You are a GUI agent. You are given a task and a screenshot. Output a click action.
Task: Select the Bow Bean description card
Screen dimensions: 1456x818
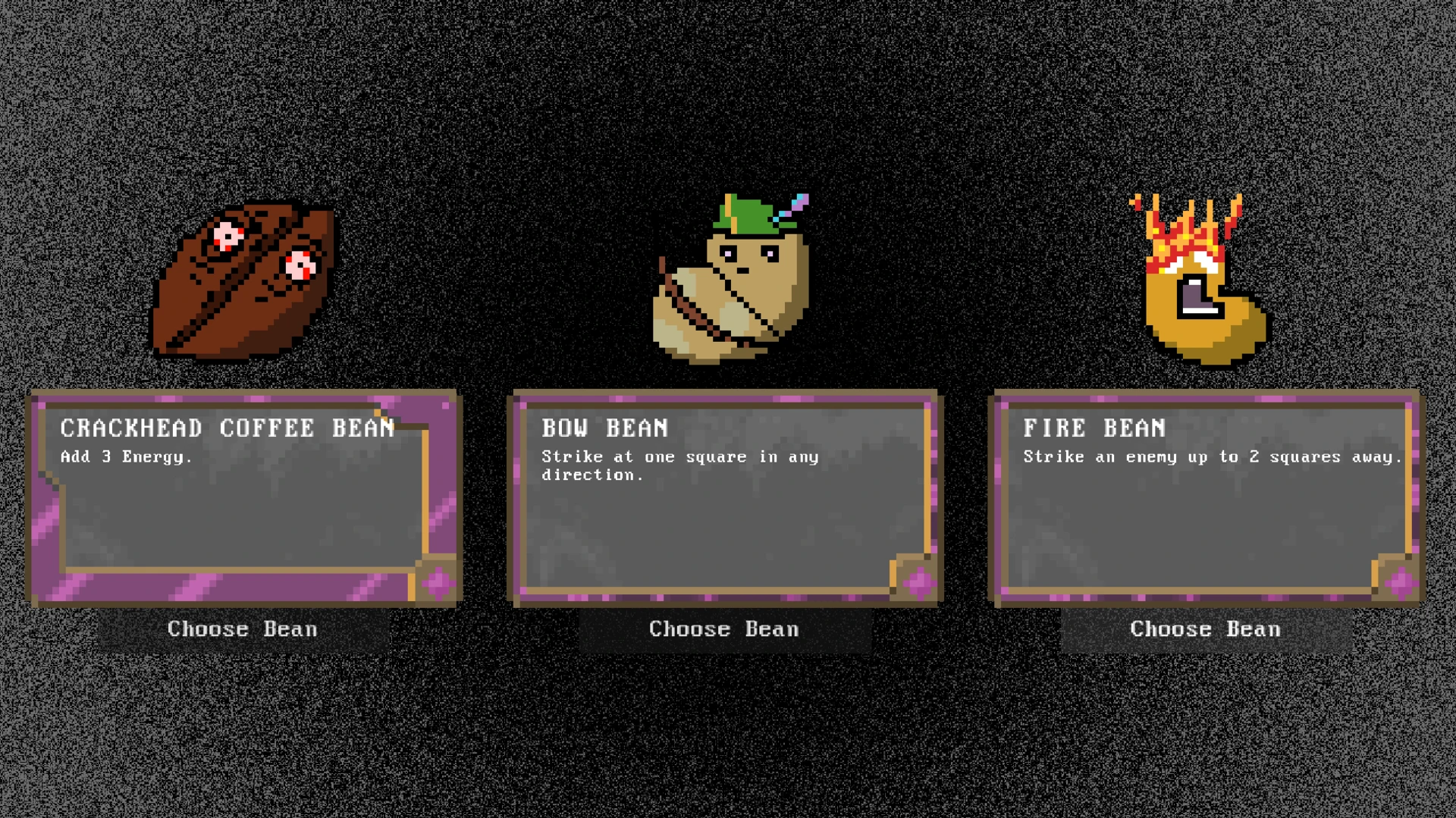point(726,498)
